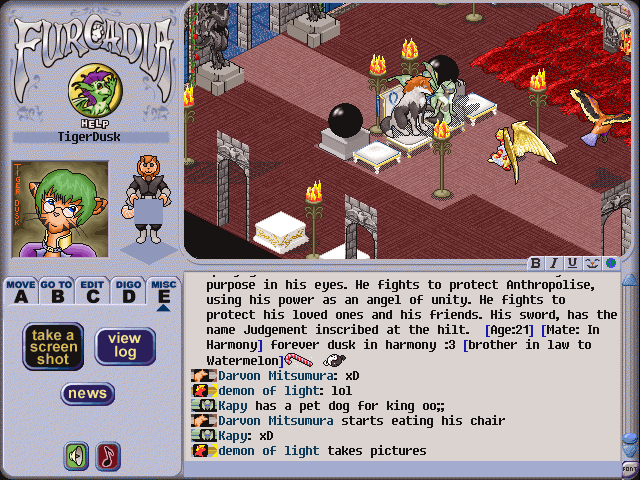Toggle music with the red note icon
Screen dimensions: 640x480
point(107,456)
